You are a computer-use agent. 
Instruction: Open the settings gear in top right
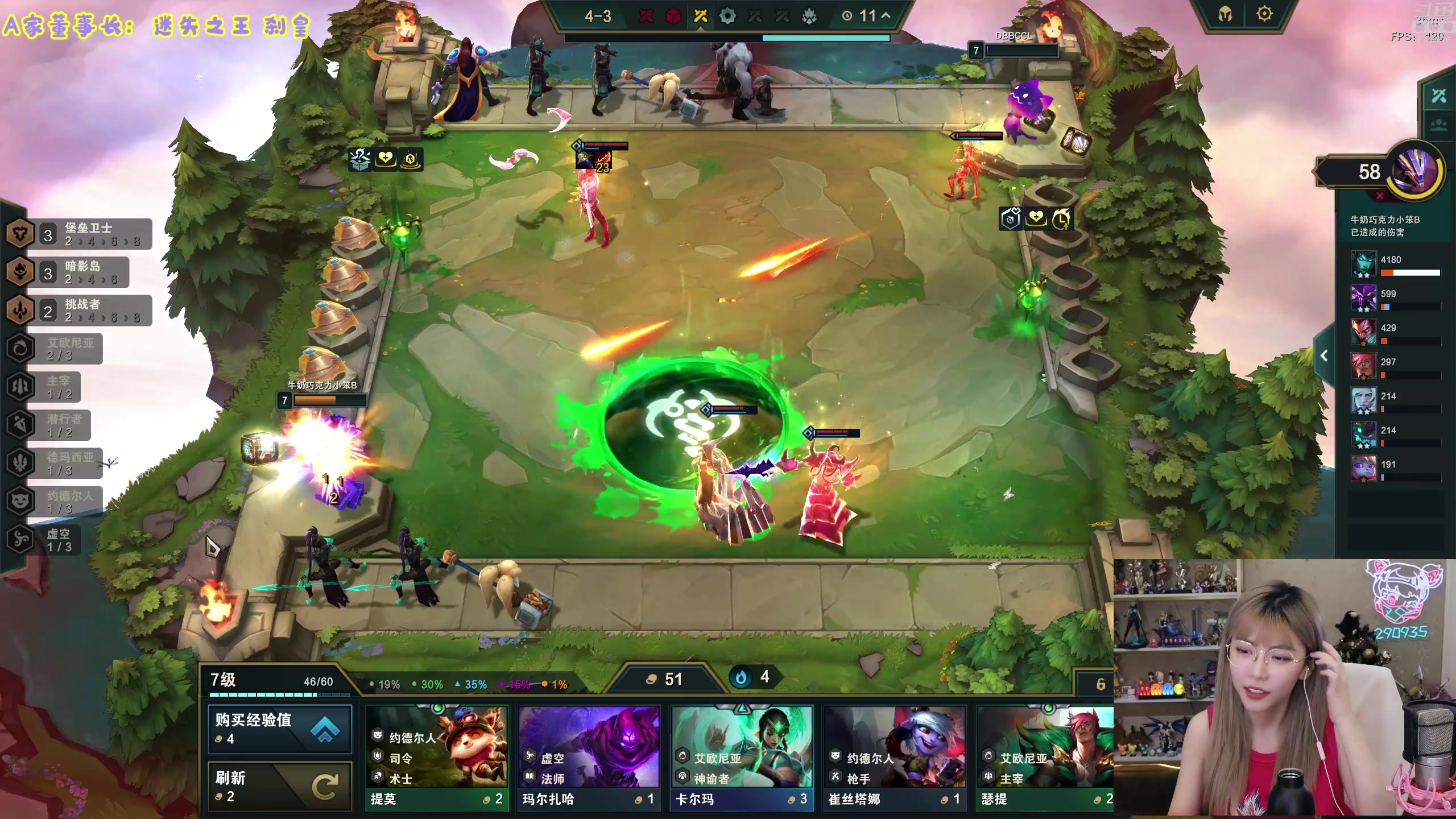1264,14
